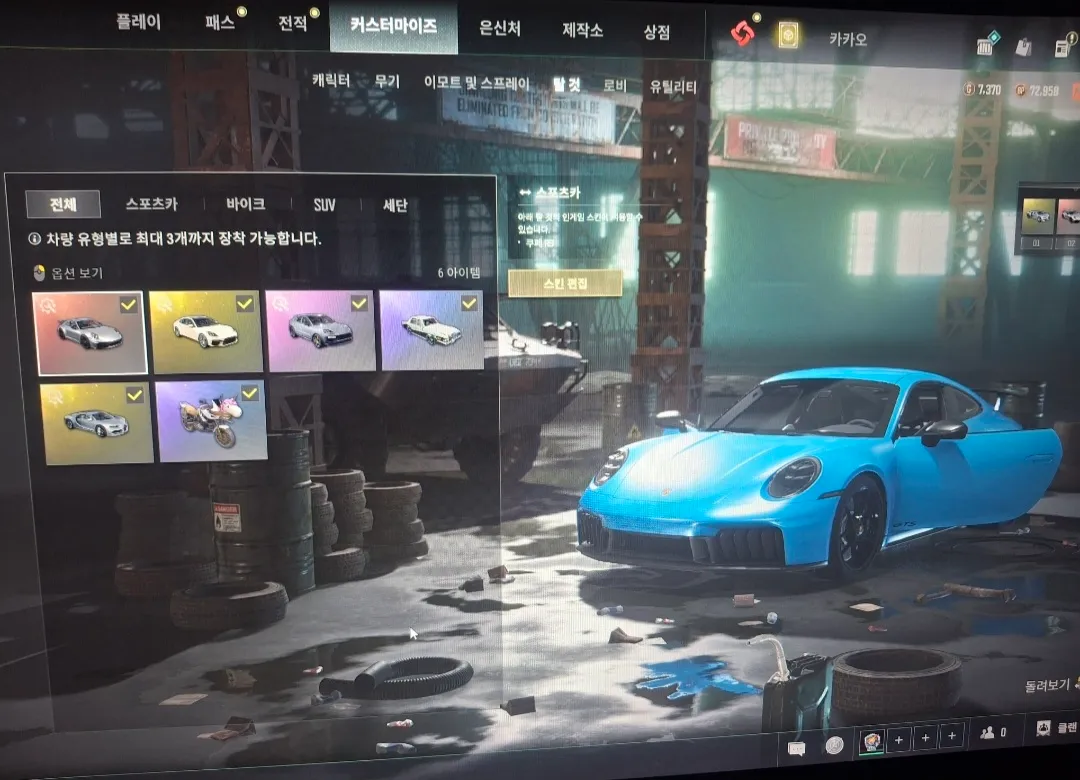Screen dimensions: 1080x780
Task: Open the 제작소 (Workshop) menu
Action: [x=582, y=30]
